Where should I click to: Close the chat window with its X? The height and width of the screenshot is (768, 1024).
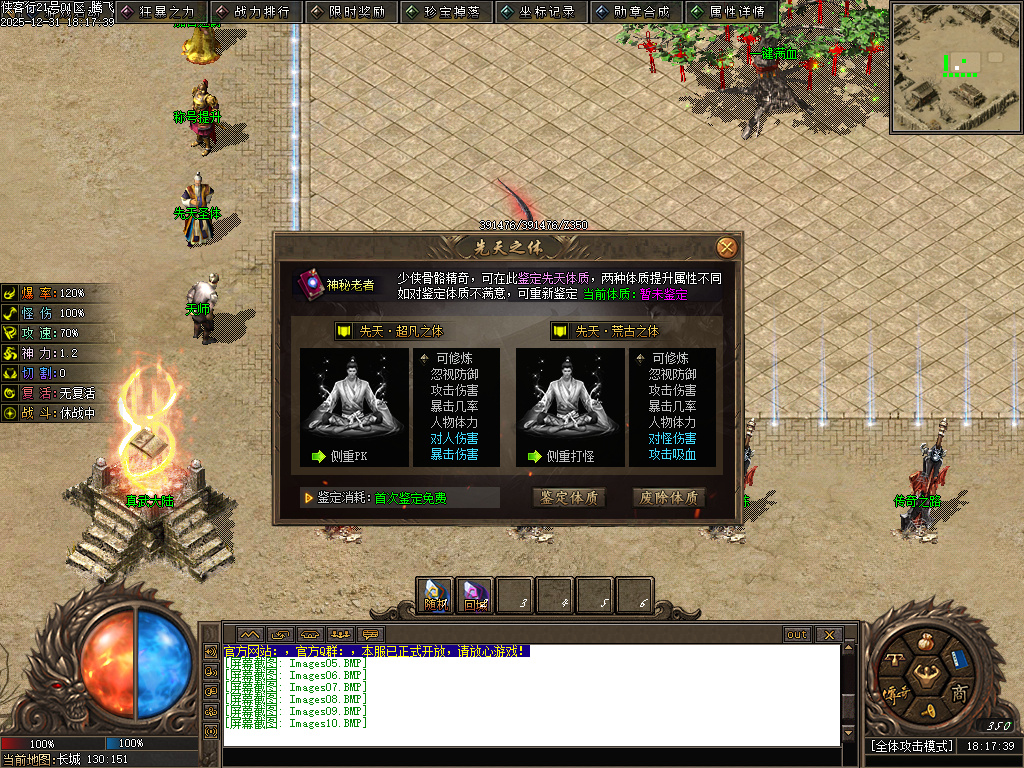tap(828, 635)
